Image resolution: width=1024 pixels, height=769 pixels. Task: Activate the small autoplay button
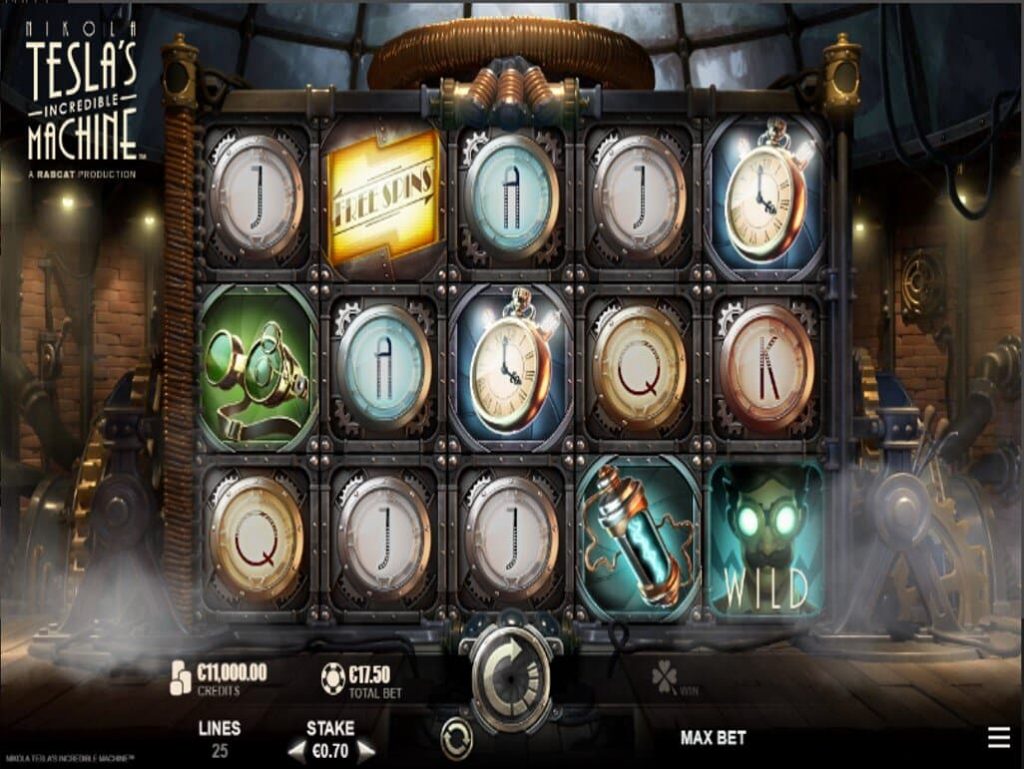457,740
